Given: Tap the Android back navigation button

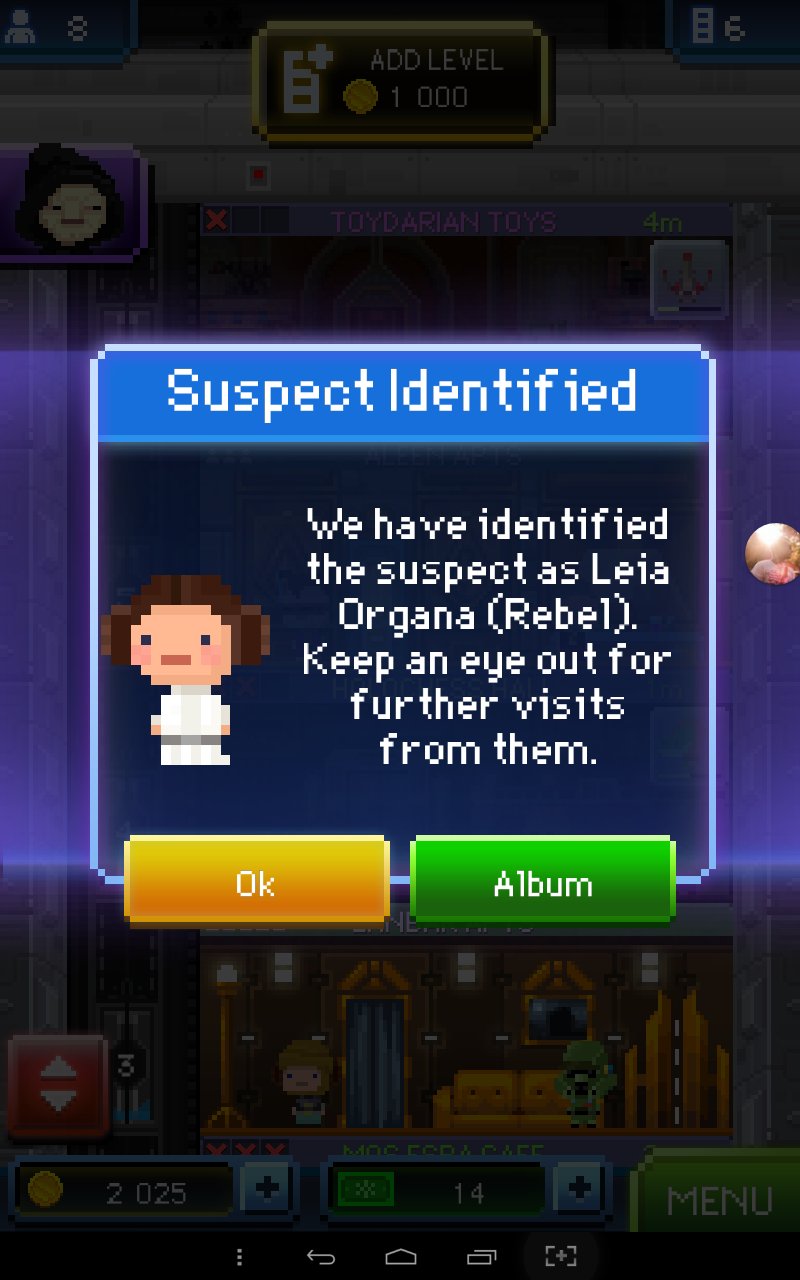Looking at the screenshot, I should (x=320, y=1256).
